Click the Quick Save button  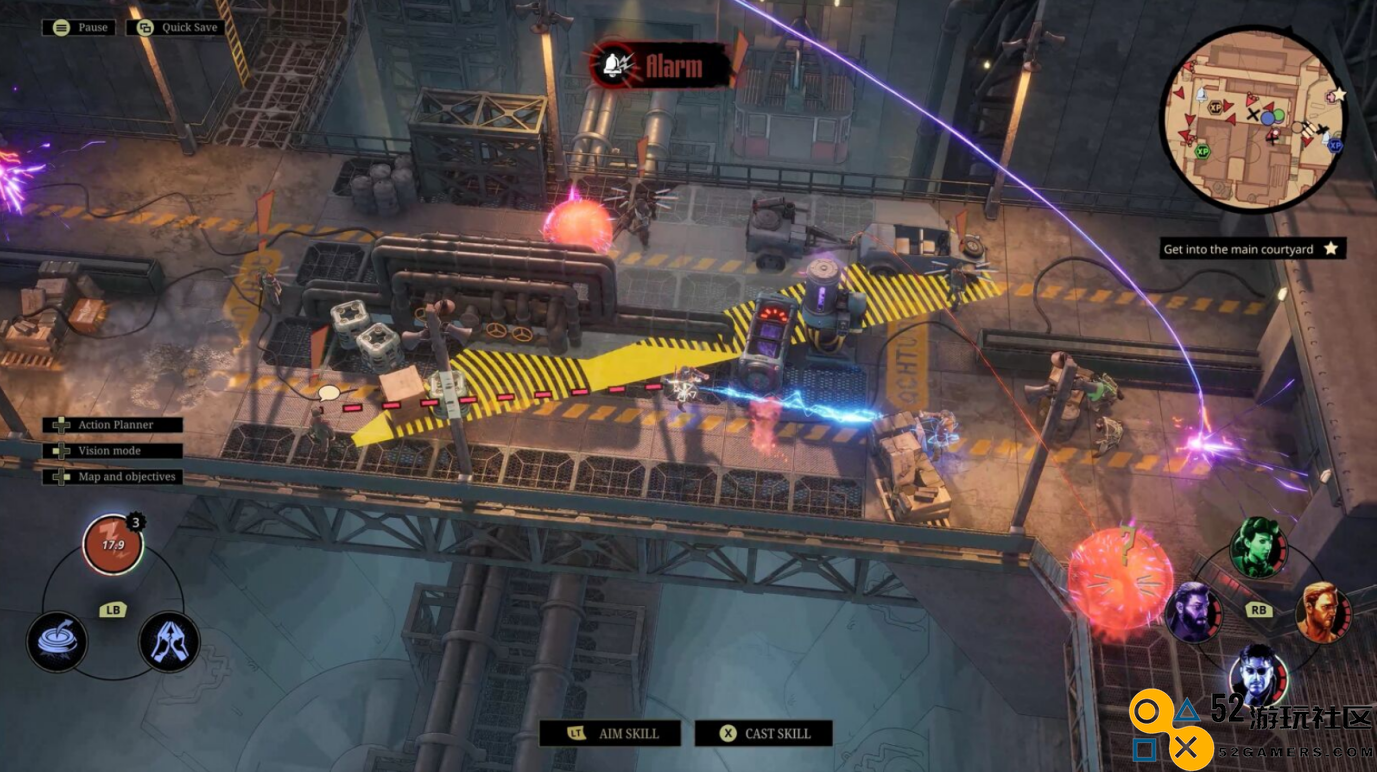click(x=178, y=27)
